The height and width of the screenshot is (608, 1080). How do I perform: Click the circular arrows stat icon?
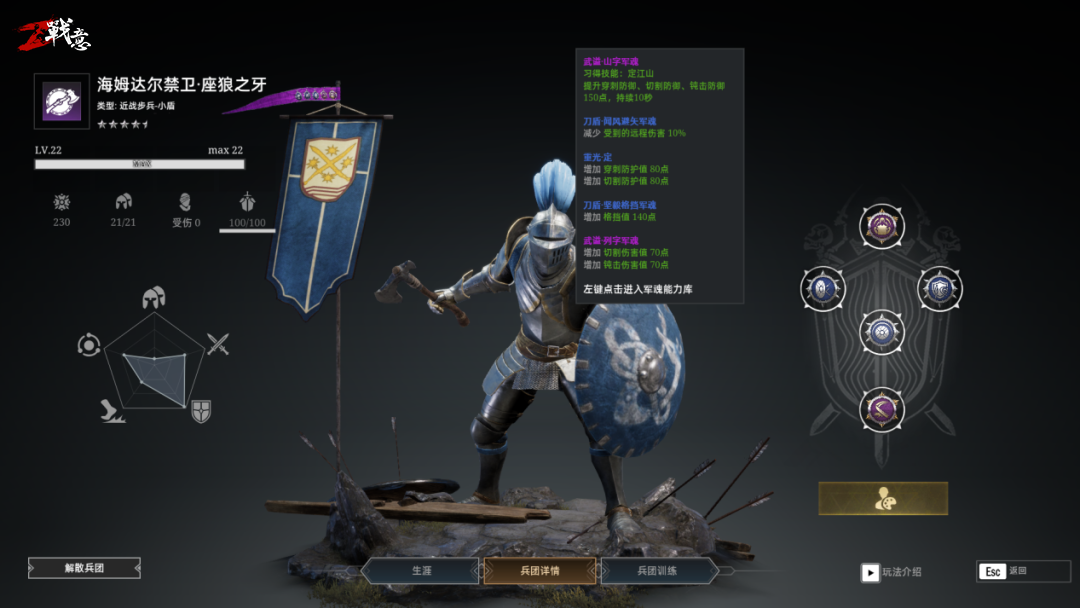coord(89,345)
